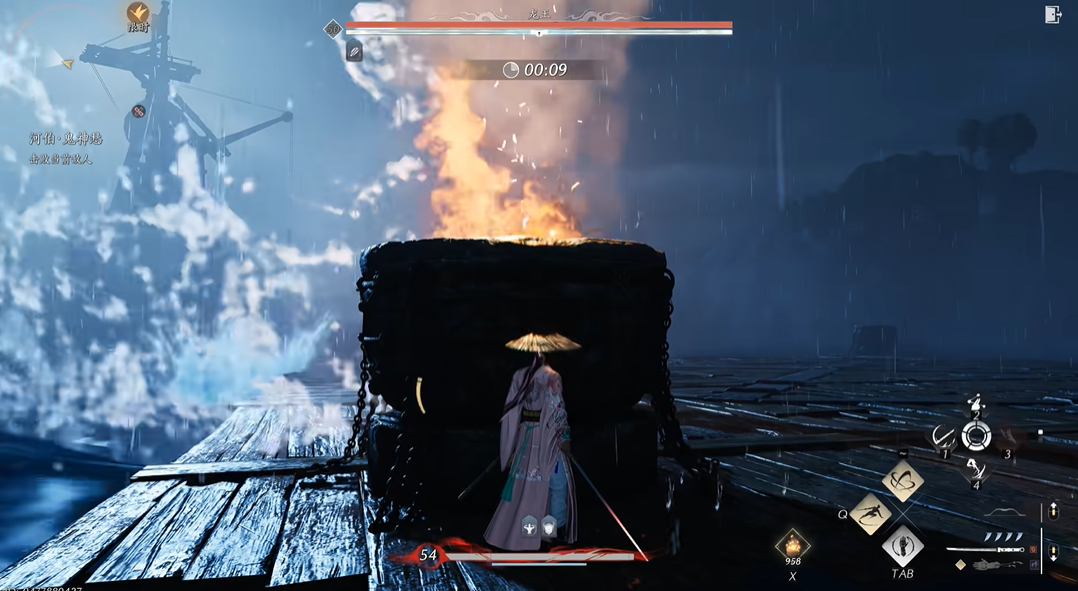Screen dimensions: 1078x591
Task: Click the exit icon in the top-right corner
Action: pyautogui.click(x=1052, y=14)
